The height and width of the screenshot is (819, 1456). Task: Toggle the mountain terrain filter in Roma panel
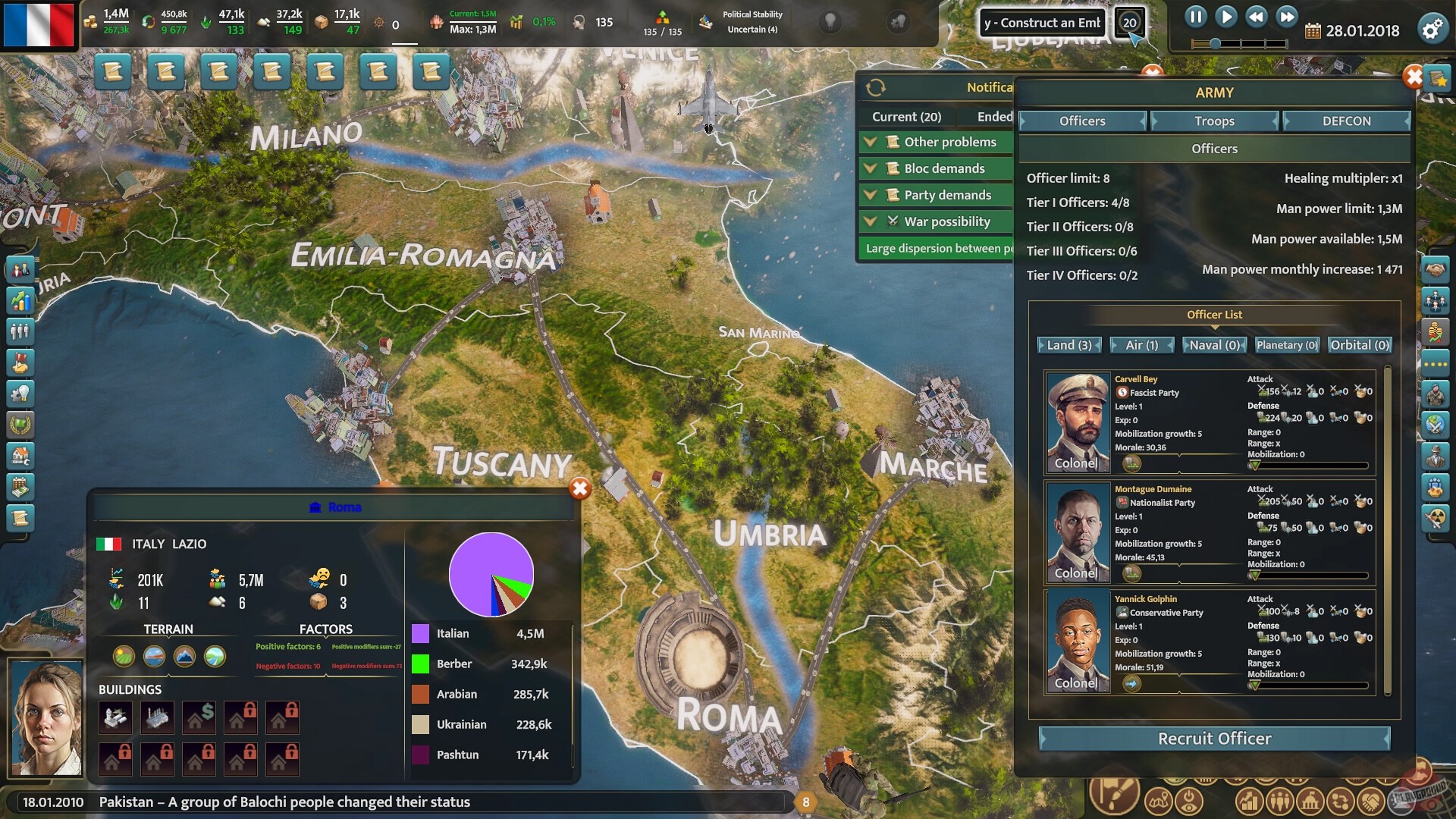pos(185,657)
